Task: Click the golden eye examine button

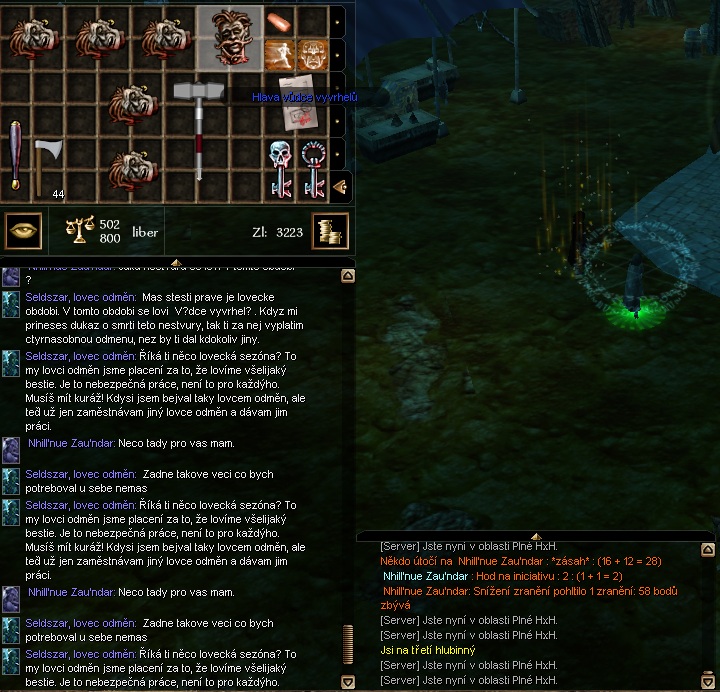Action: coord(22,231)
